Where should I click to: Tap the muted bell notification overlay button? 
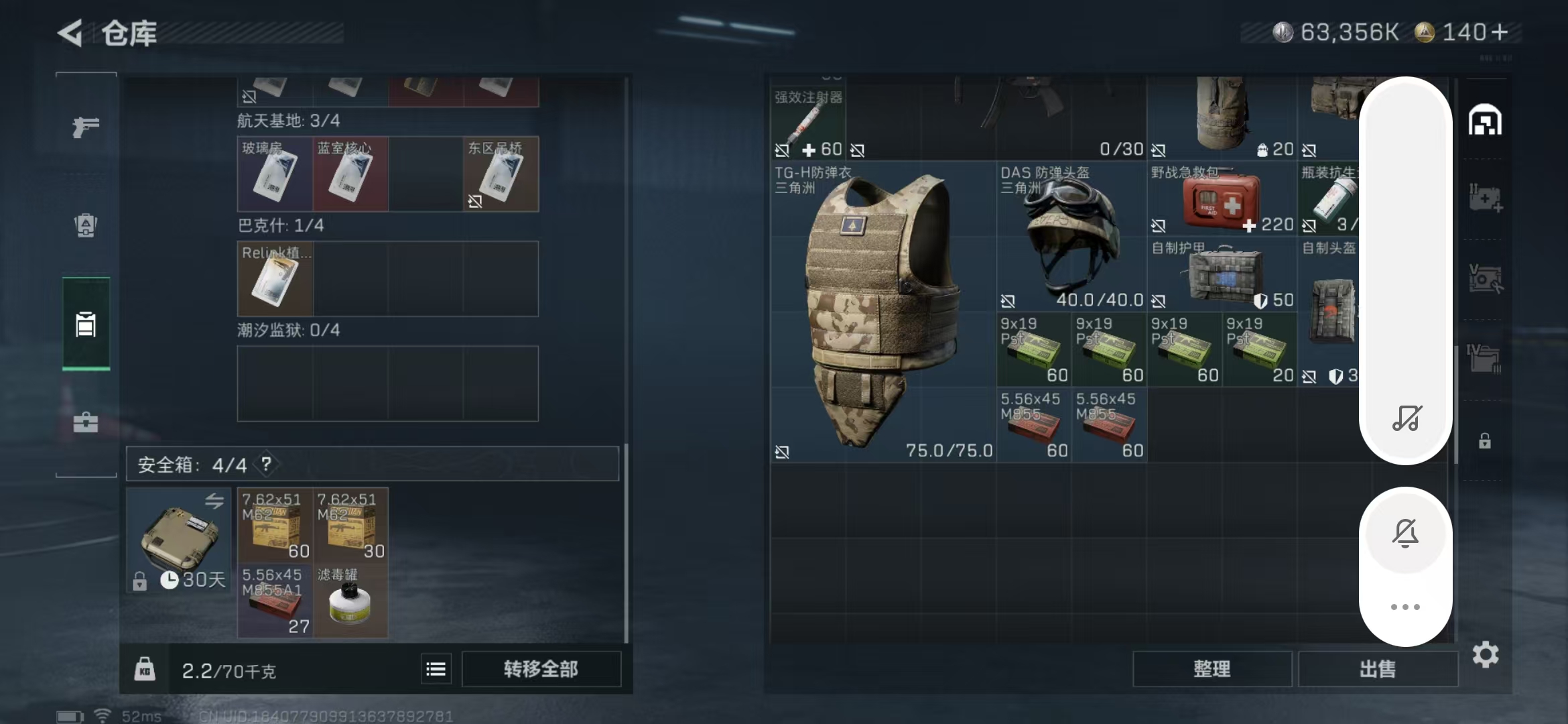click(1405, 534)
